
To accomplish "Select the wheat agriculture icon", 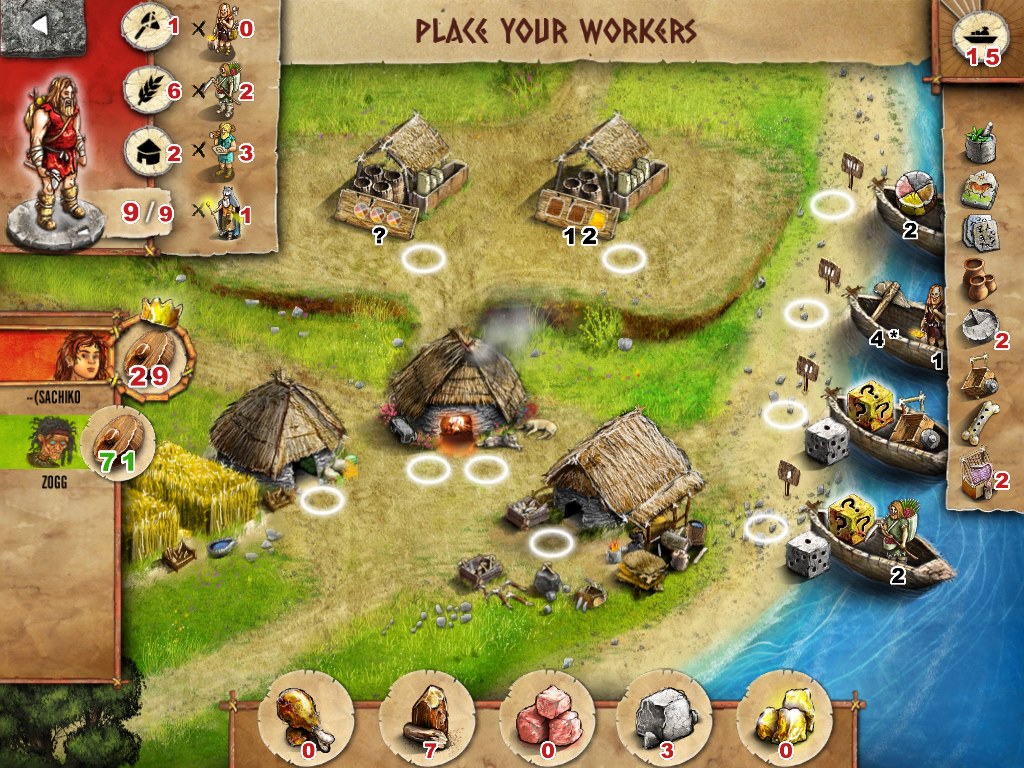I will click(144, 90).
